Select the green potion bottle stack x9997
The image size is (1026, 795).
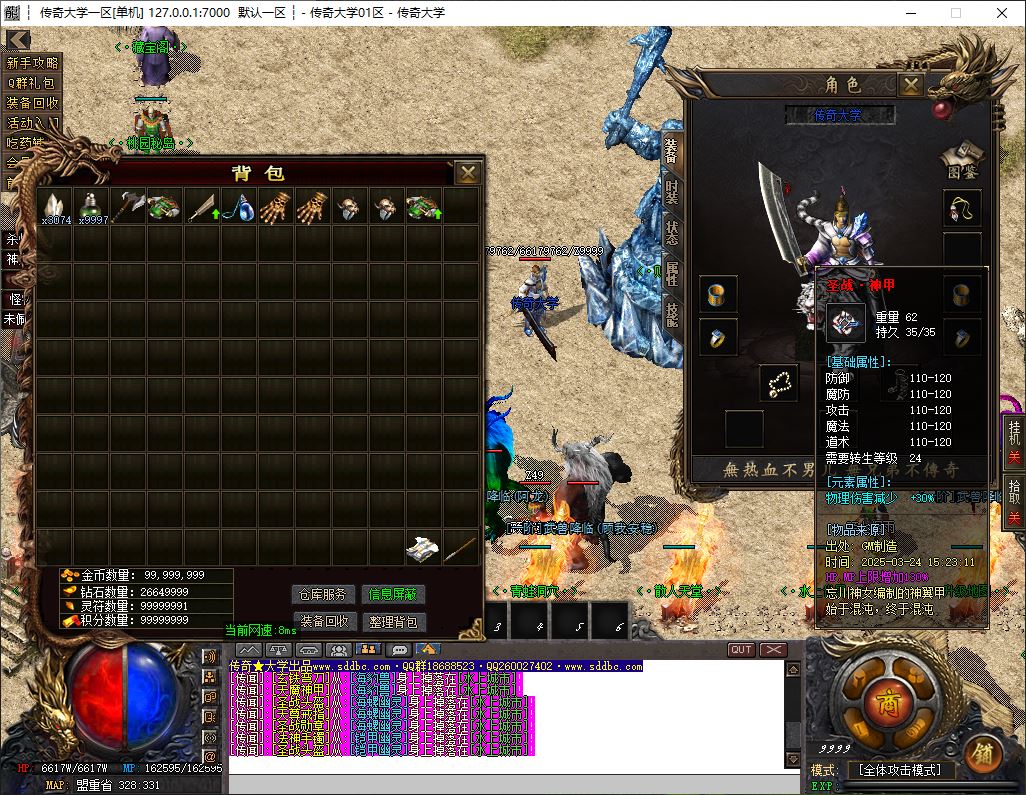click(x=93, y=206)
